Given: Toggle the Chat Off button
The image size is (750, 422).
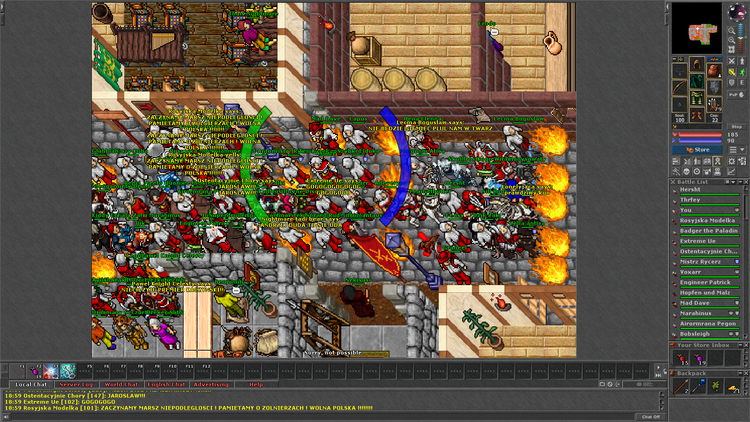Looking at the screenshot, I should (x=648, y=416).
